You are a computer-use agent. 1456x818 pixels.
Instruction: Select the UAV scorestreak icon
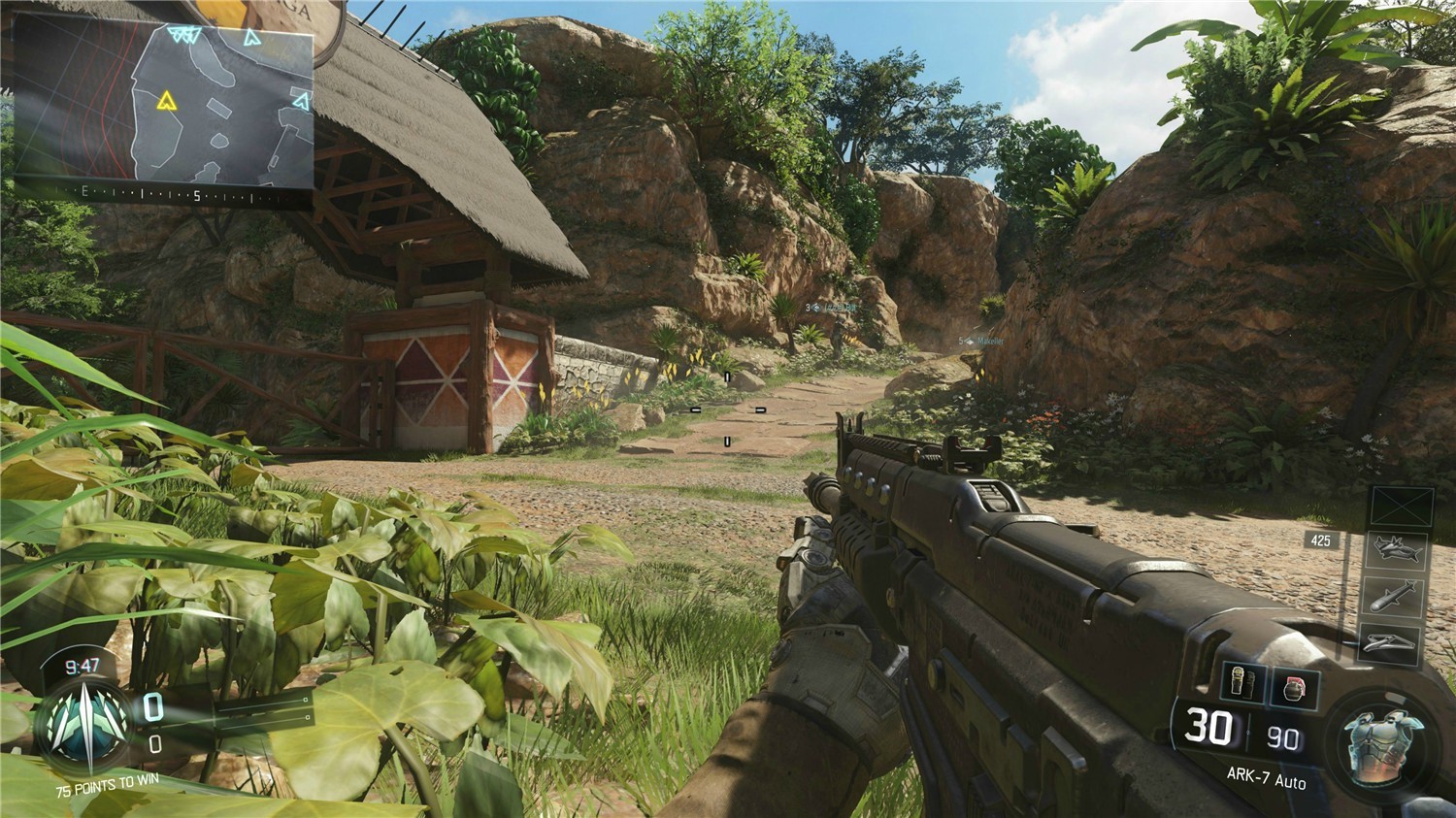[1398, 548]
